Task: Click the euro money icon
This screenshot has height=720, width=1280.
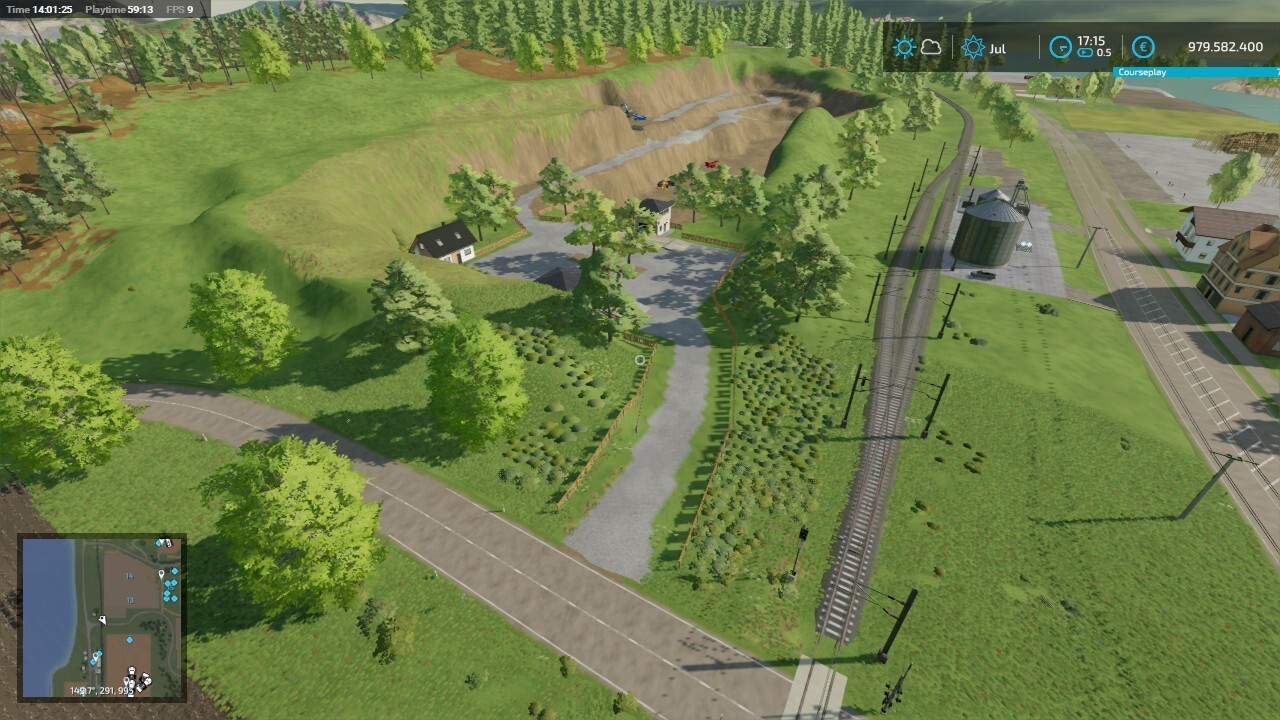Action: click(1143, 47)
